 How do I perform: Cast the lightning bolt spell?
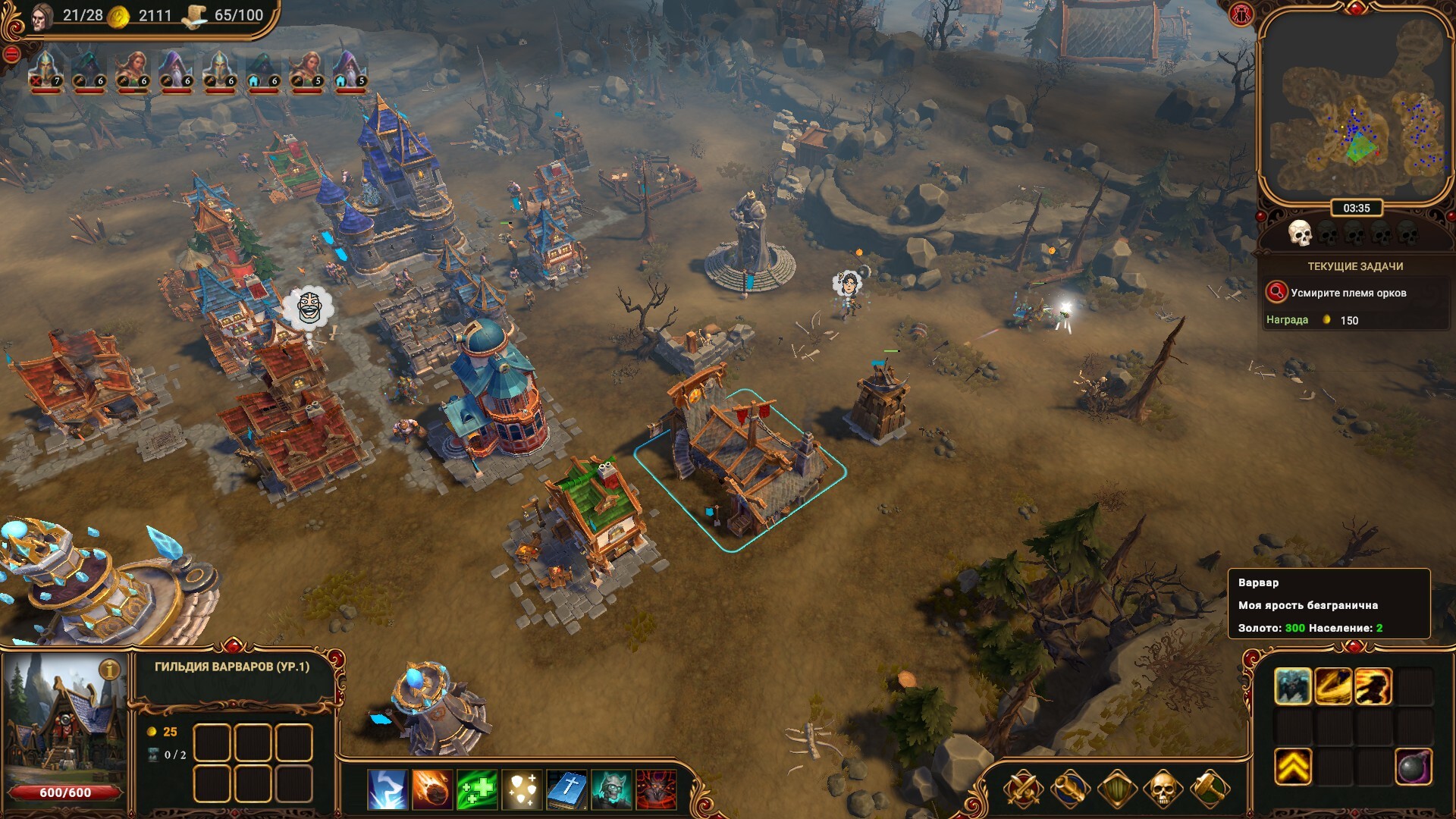click(x=388, y=789)
